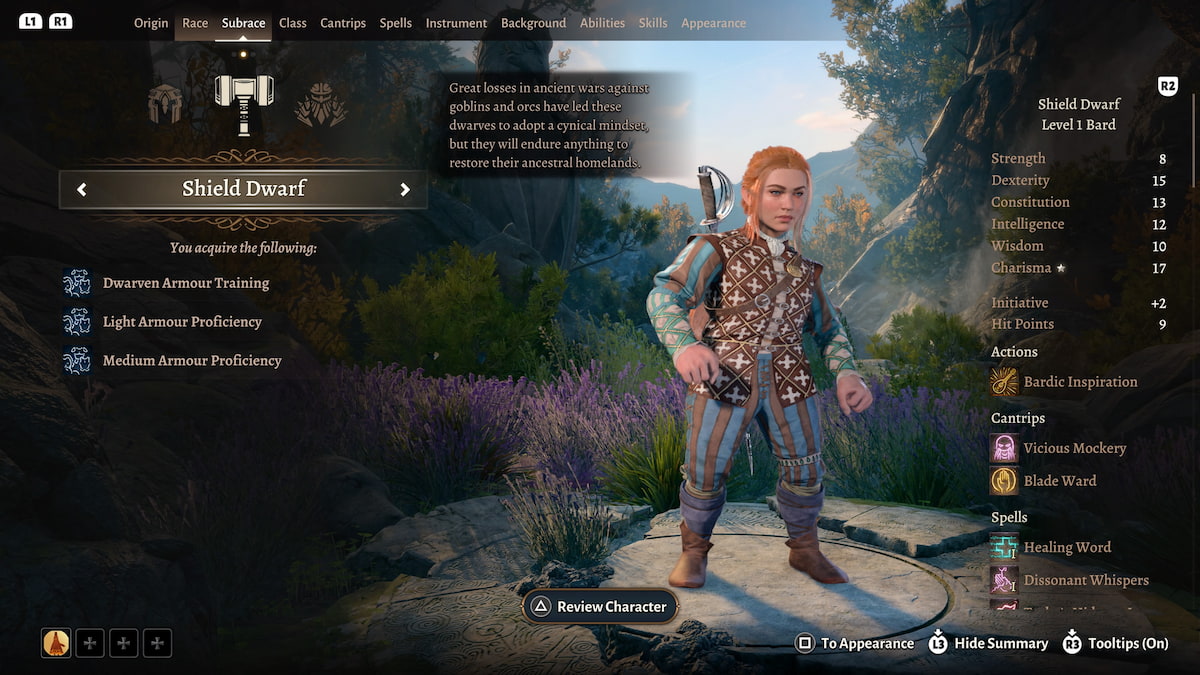The image size is (1200, 675).
Task: Open the Race tab
Action: click(195, 23)
